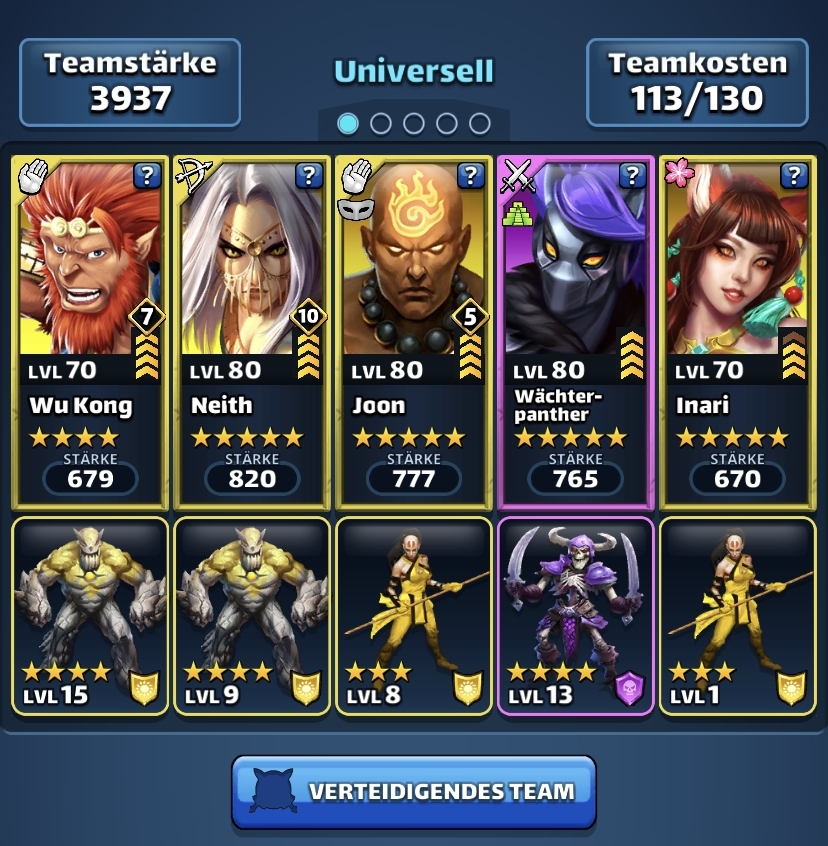Select the level 15 yellow troop card
Viewport: 828px width, 846px height.
89,614
